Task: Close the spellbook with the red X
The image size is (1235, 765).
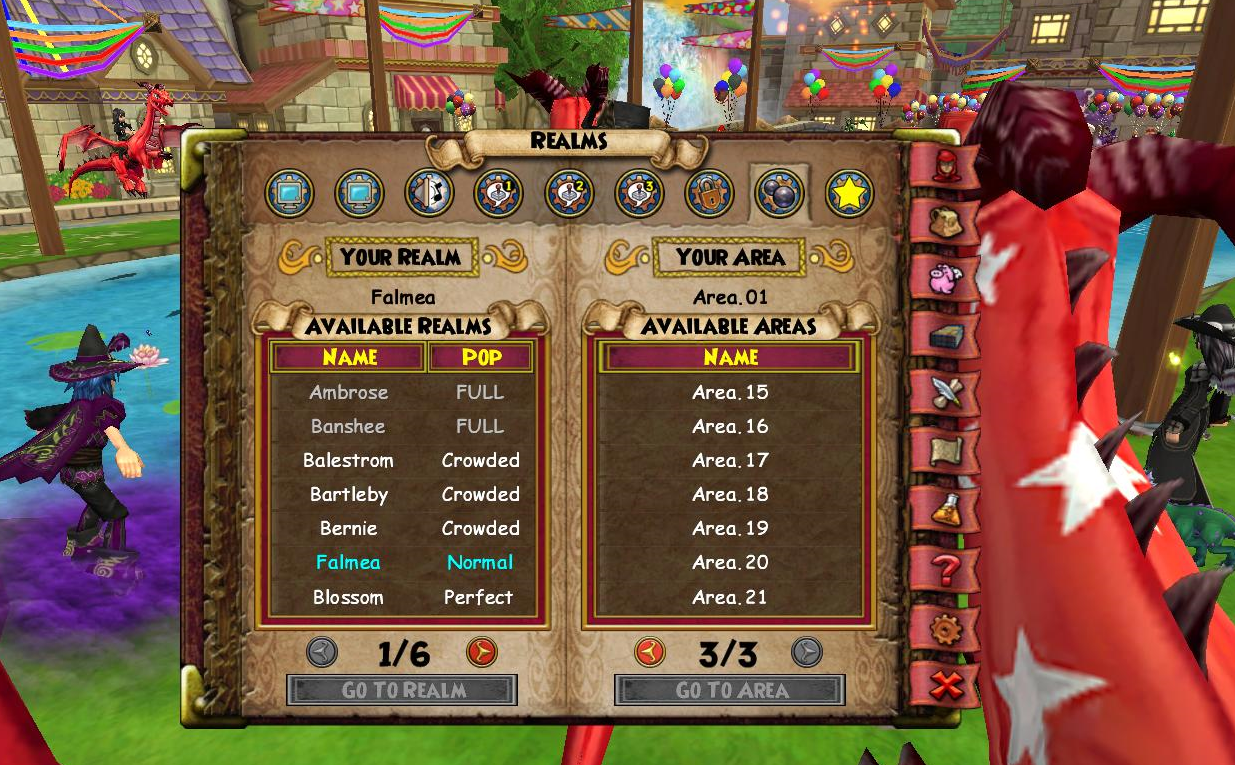Action: click(x=942, y=687)
